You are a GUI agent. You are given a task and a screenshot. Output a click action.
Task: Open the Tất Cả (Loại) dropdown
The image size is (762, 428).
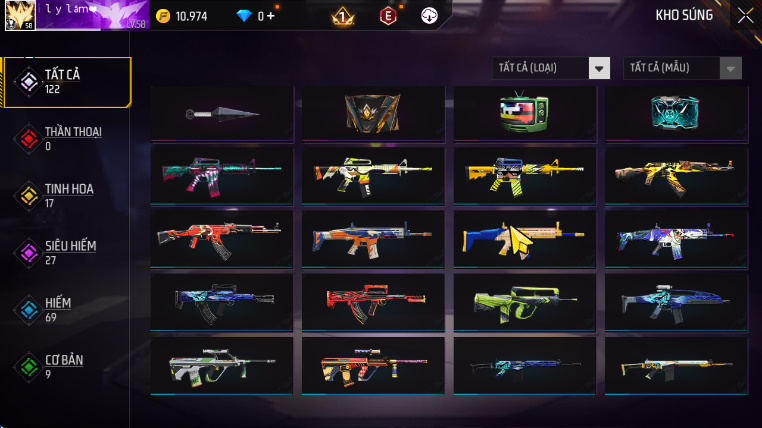point(552,68)
